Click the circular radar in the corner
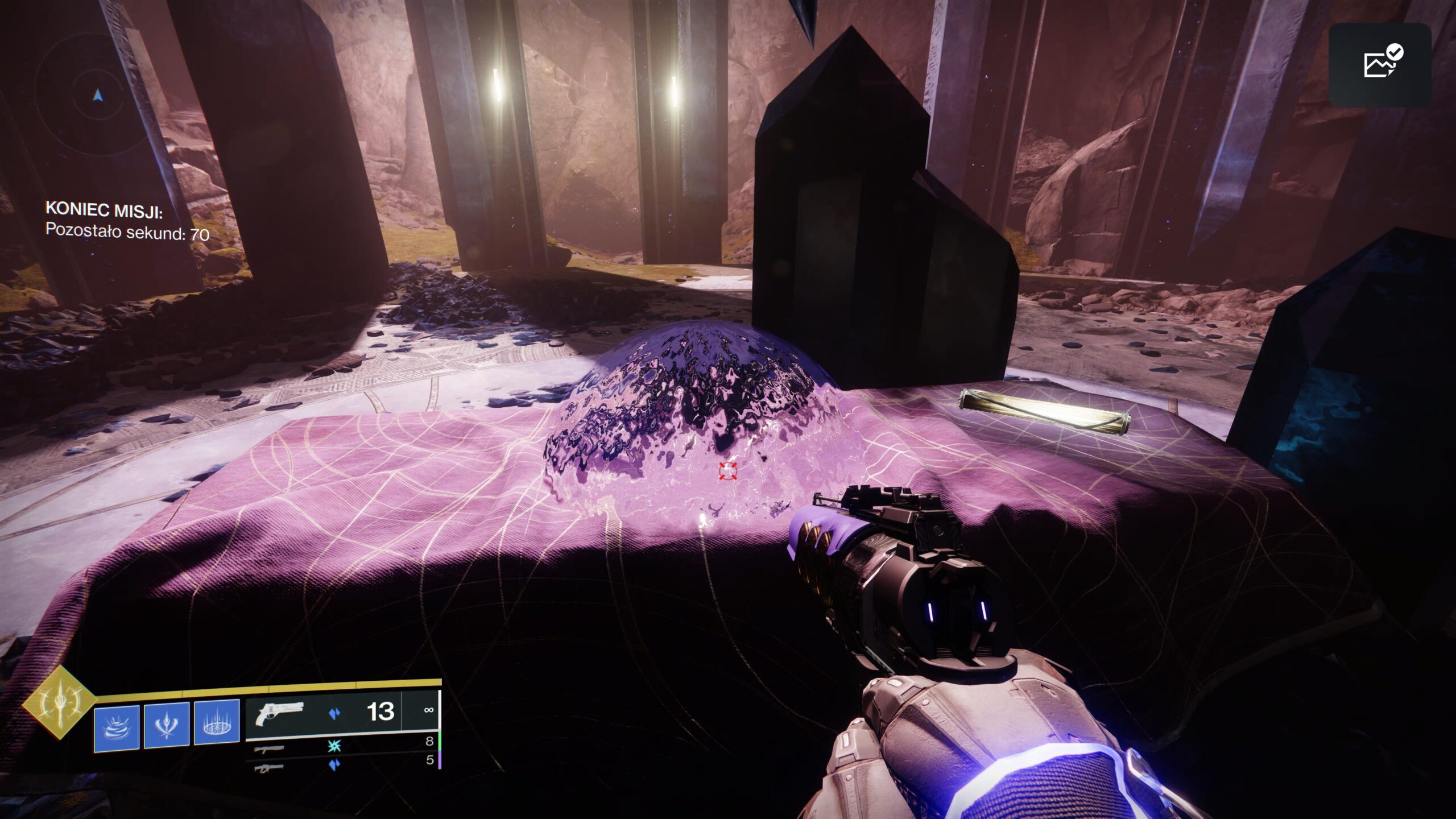The image size is (1456, 819). [x=98, y=95]
